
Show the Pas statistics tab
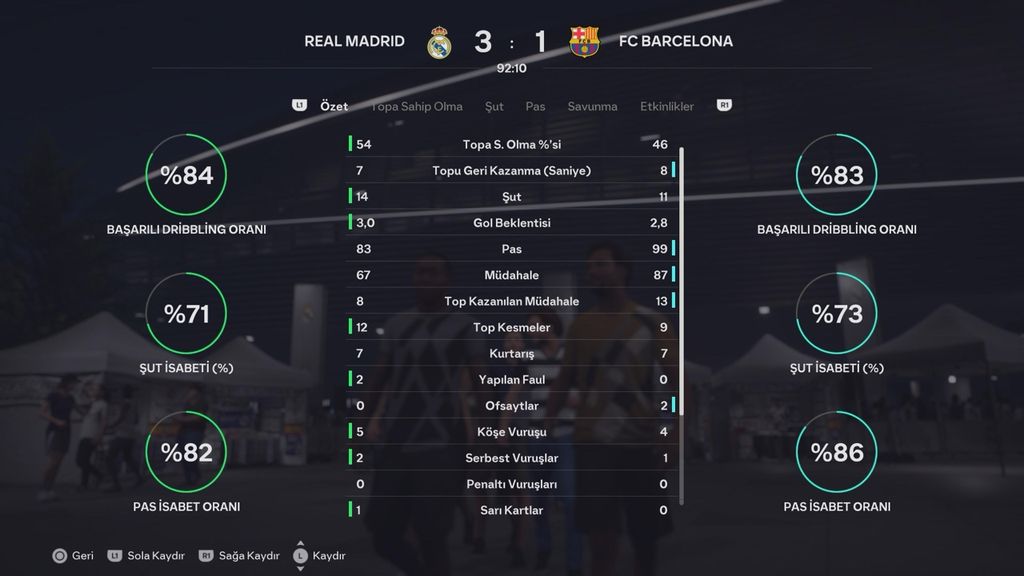click(x=535, y=106)
